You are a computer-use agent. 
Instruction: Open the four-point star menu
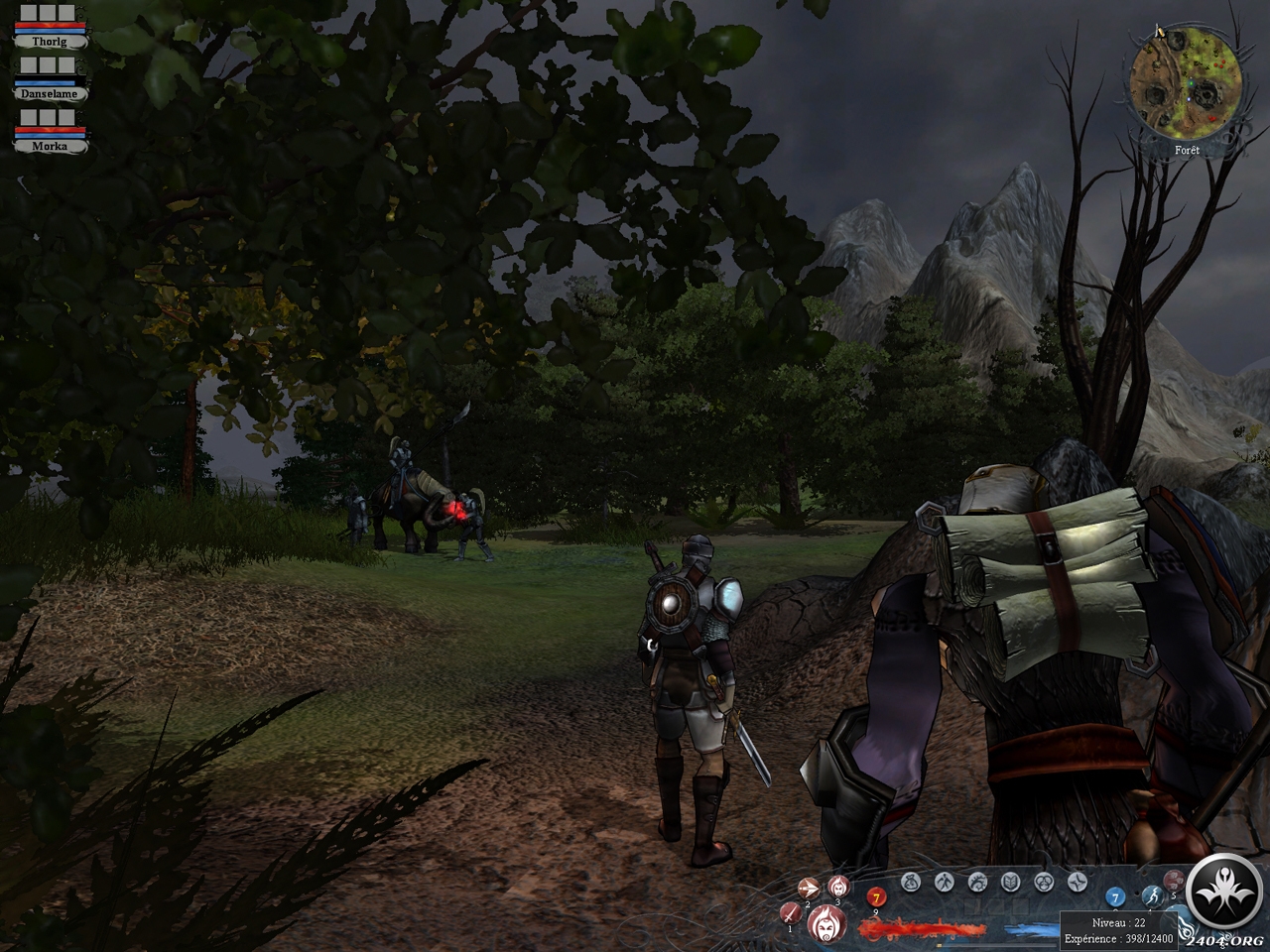click(1078, 881)
